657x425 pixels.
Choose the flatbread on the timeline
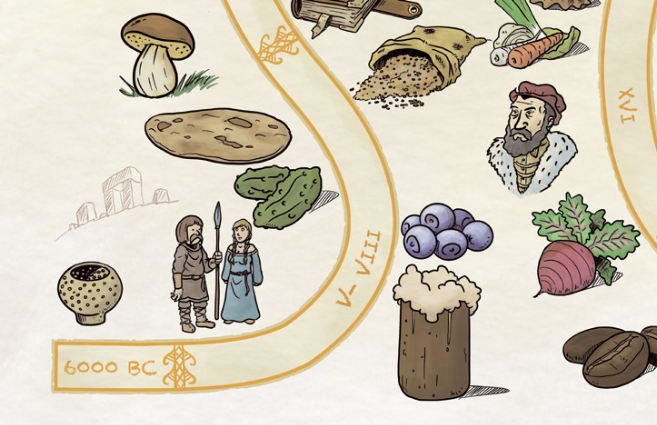tap(217, 135)
